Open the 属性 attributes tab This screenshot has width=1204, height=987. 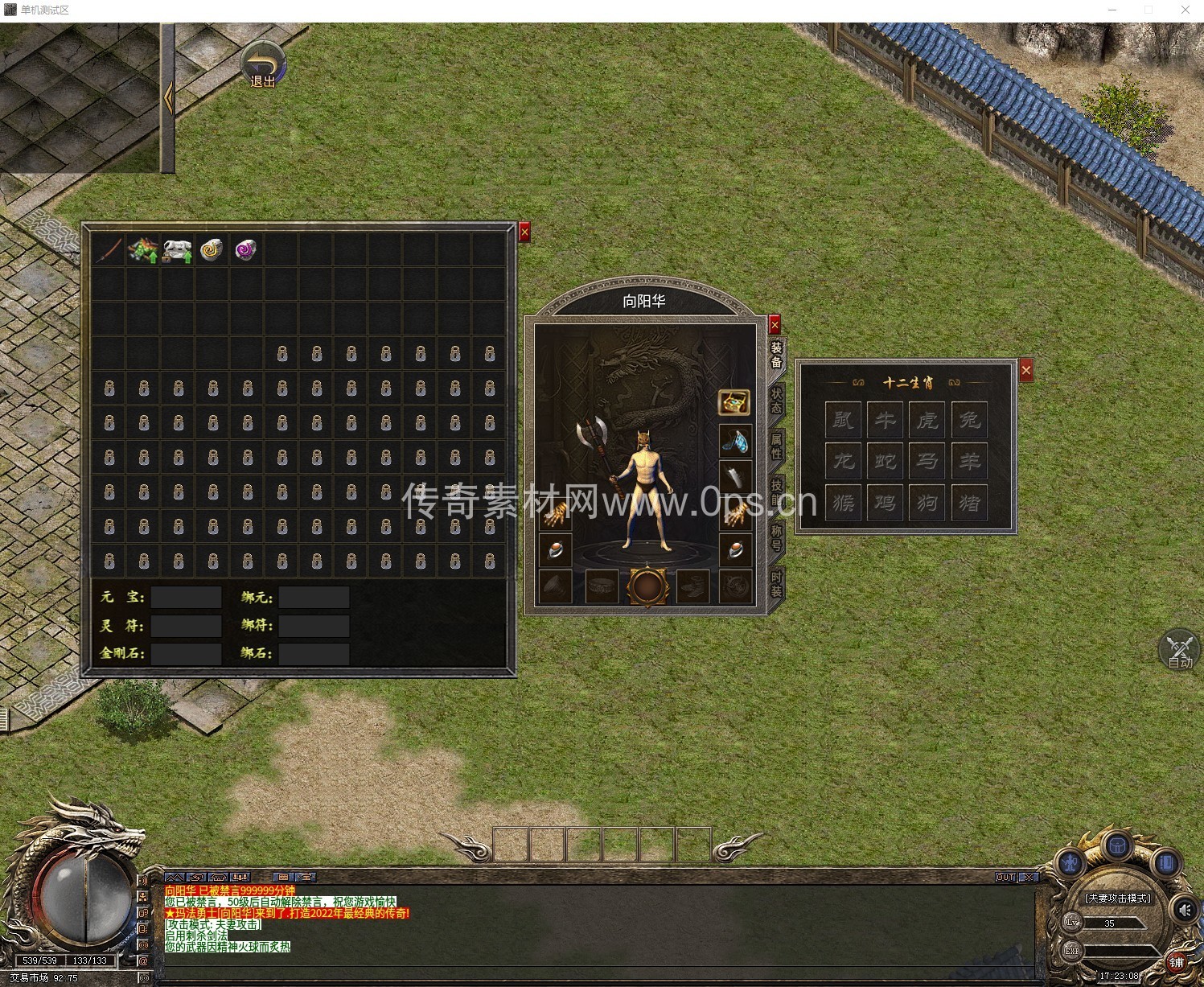pos(776,446)
